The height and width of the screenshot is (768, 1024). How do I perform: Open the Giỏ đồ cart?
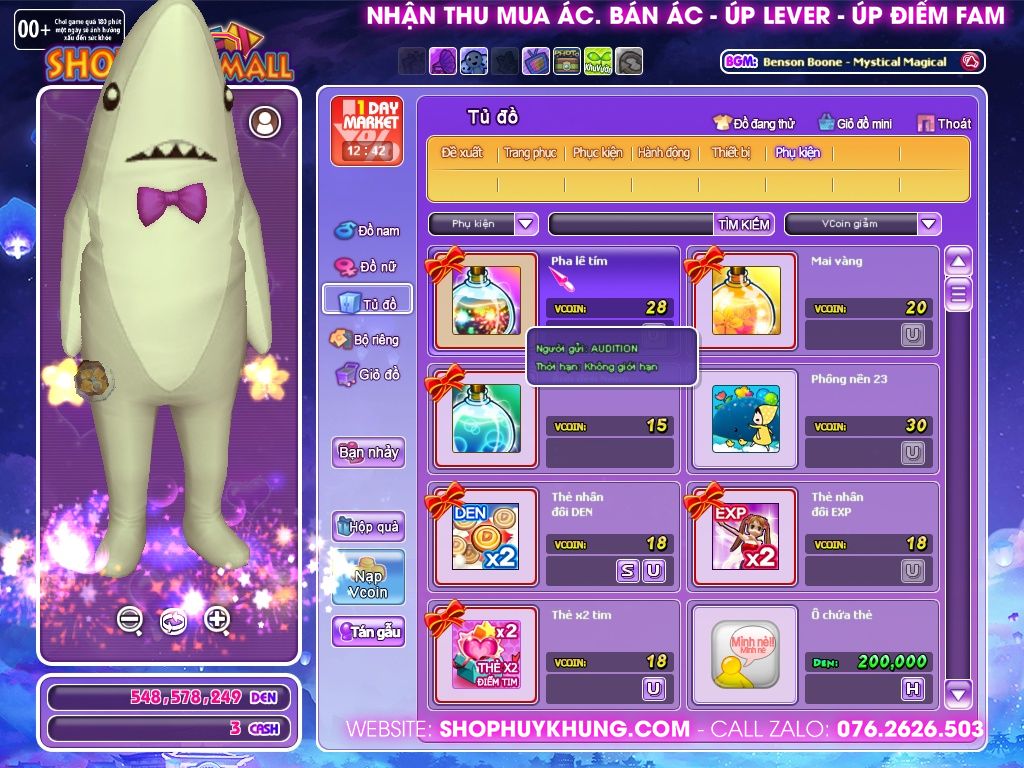(x=367, y=375)
